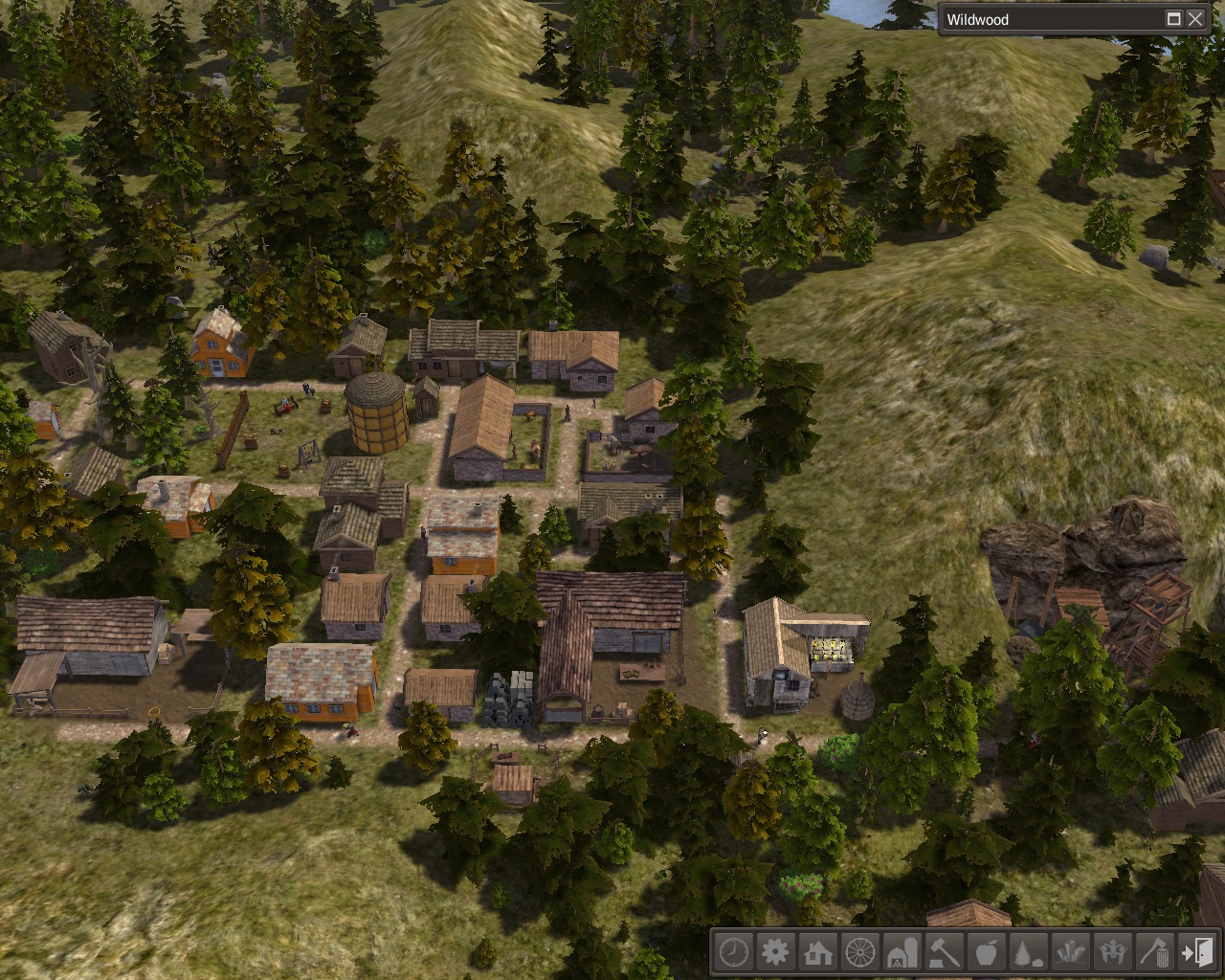Open the crystal cluster menu
The height and width of the screenshot is (980, 1225).
coord(1070,952)
